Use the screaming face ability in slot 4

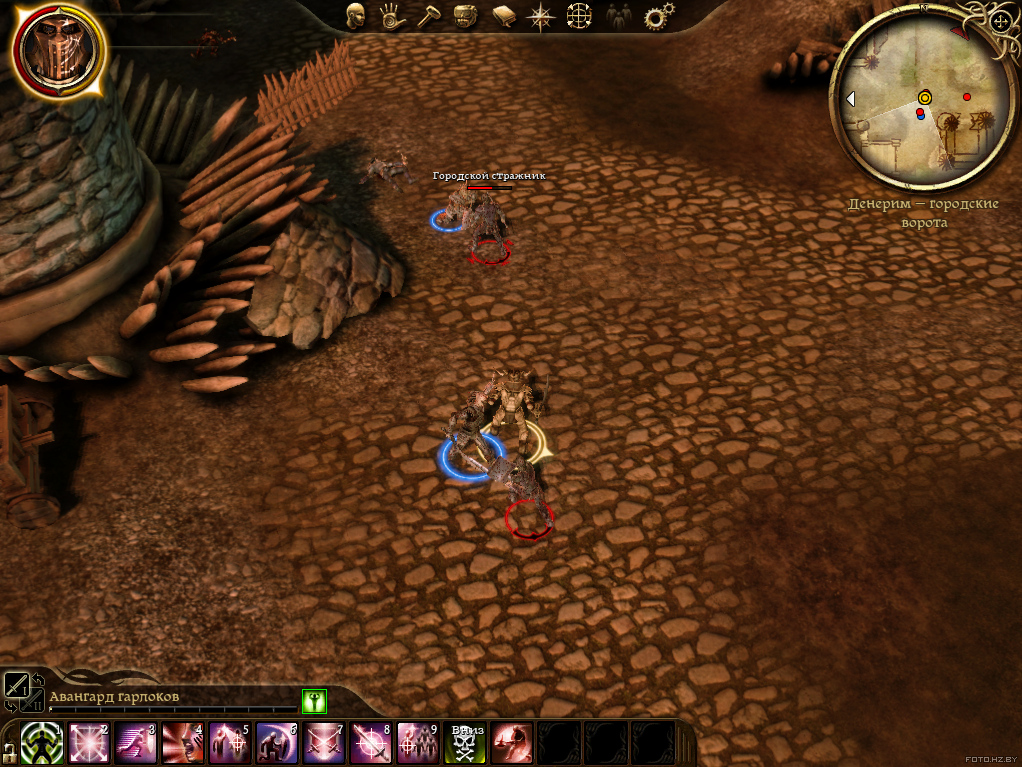(x=182, y=743)
